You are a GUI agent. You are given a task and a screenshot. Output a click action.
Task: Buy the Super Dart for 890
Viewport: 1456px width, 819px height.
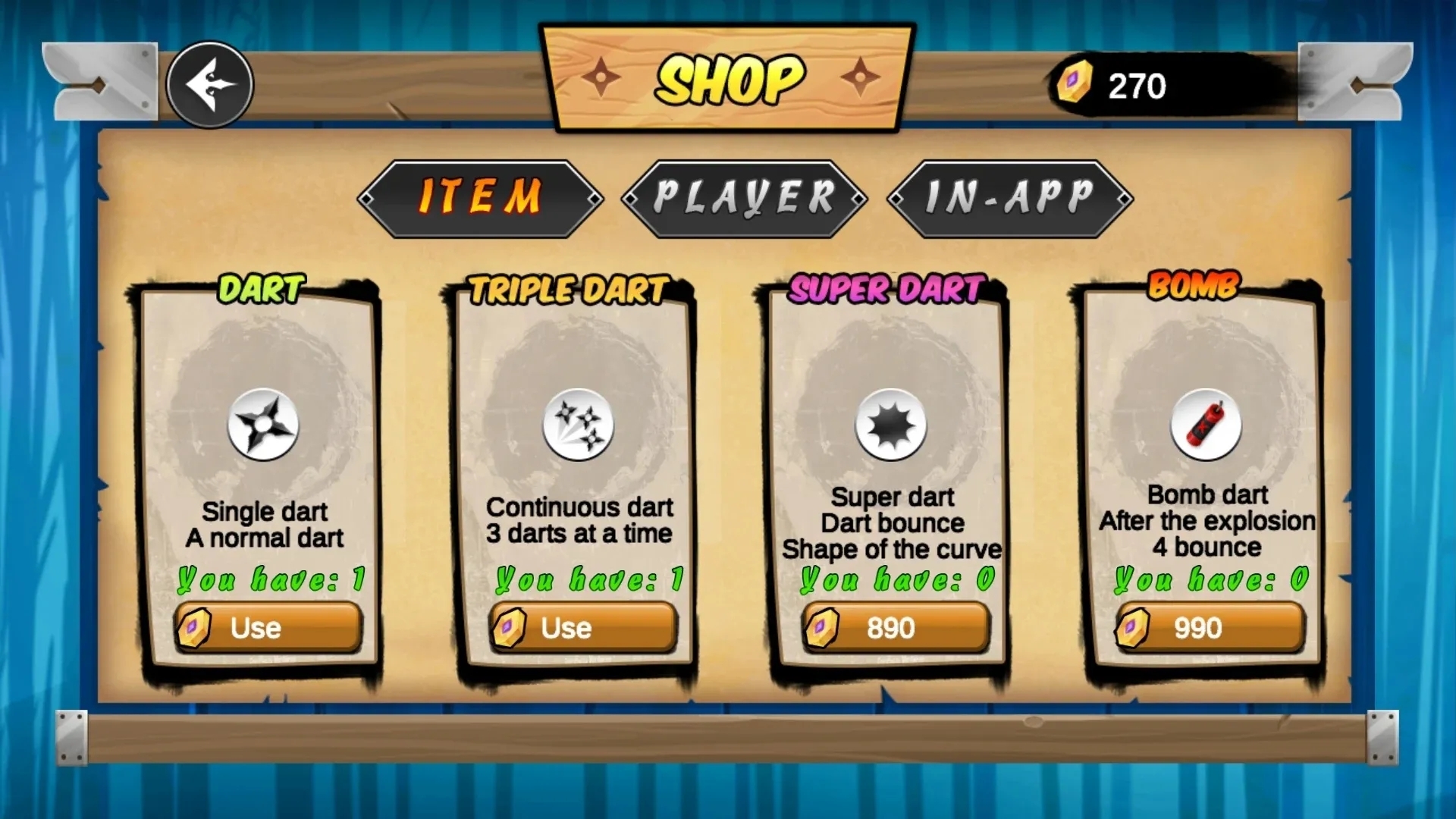(896, 628)
